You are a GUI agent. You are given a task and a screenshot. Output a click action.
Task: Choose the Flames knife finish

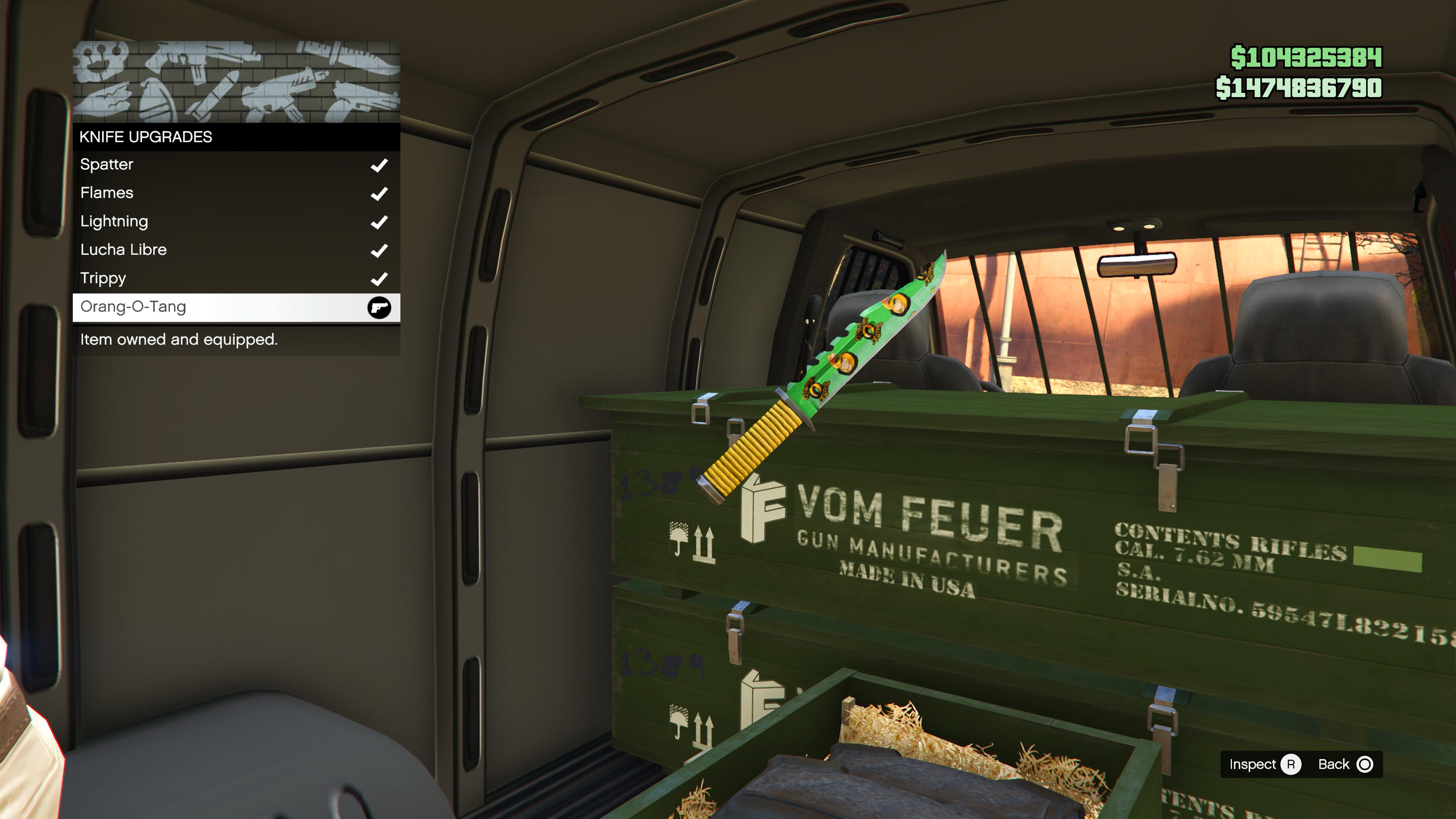(236, 193)
